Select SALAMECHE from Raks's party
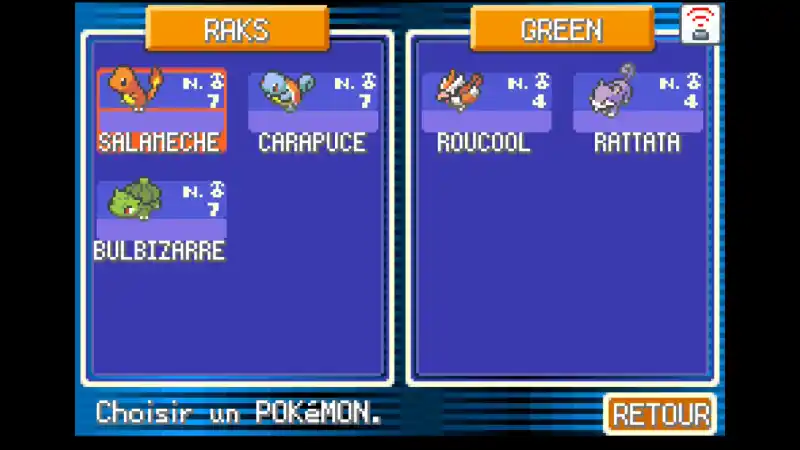Viewport: 800px width, 450px height. [x=161, y=110]
